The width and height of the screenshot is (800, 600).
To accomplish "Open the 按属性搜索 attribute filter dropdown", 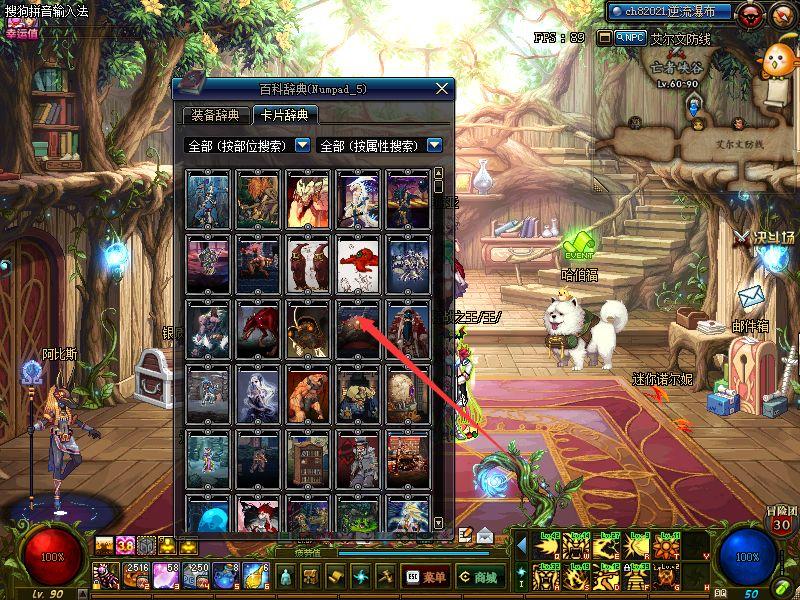I will [434, 146].
